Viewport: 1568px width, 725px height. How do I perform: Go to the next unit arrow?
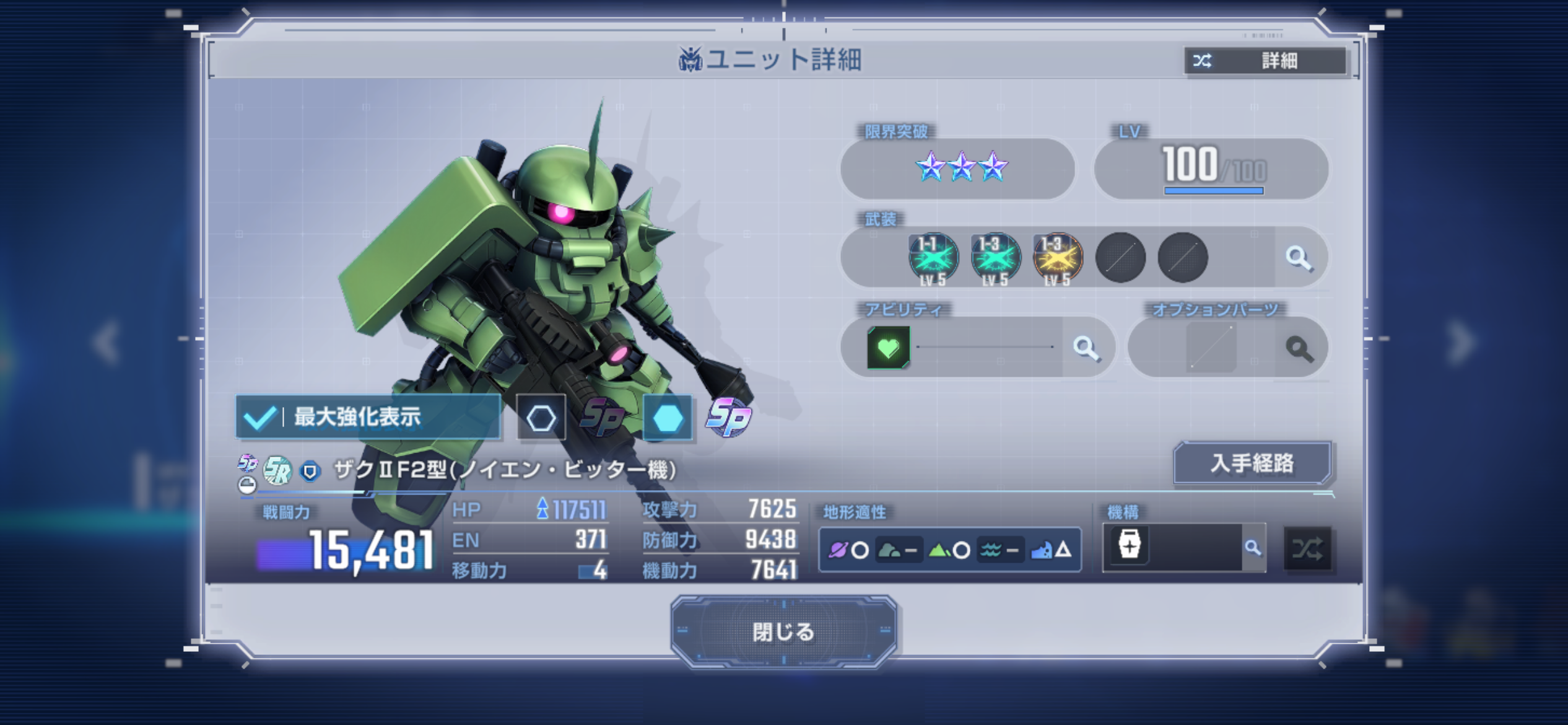coord(1461,341)
